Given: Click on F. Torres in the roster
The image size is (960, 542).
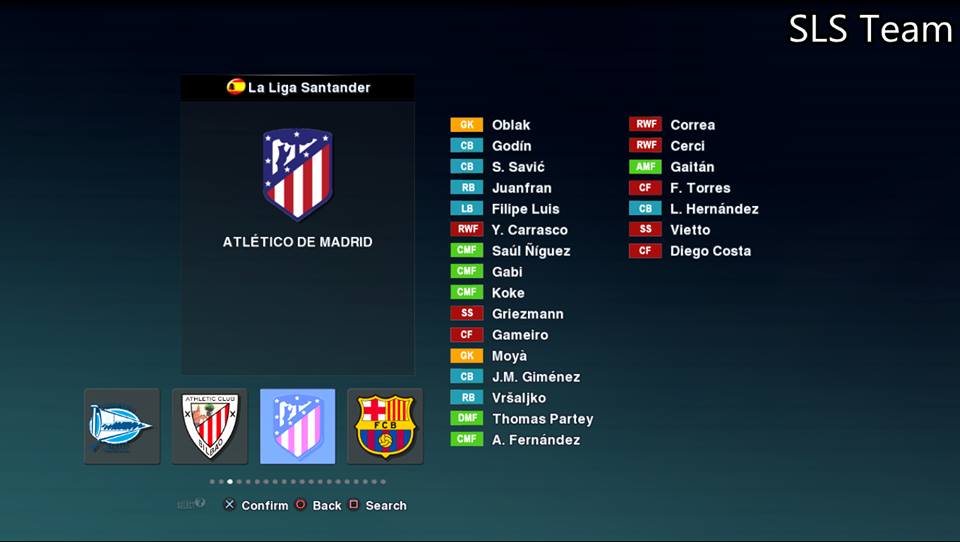Looking at the screenshot, I should (x=700, y=188).
